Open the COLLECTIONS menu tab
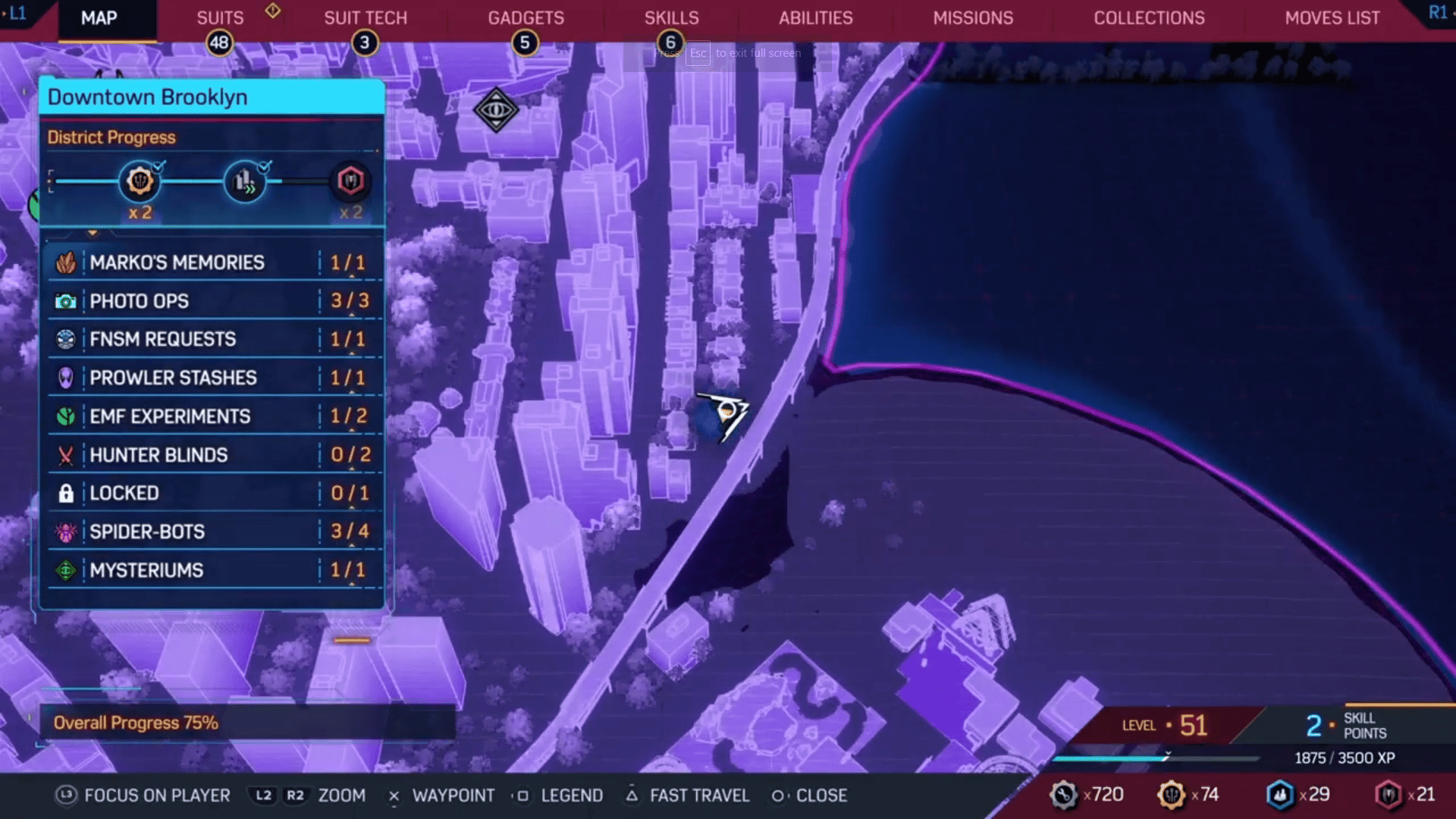Image resolution: width=1456 pixels, height=819 pixels. pyautogui.click(x=1148, y=17)
